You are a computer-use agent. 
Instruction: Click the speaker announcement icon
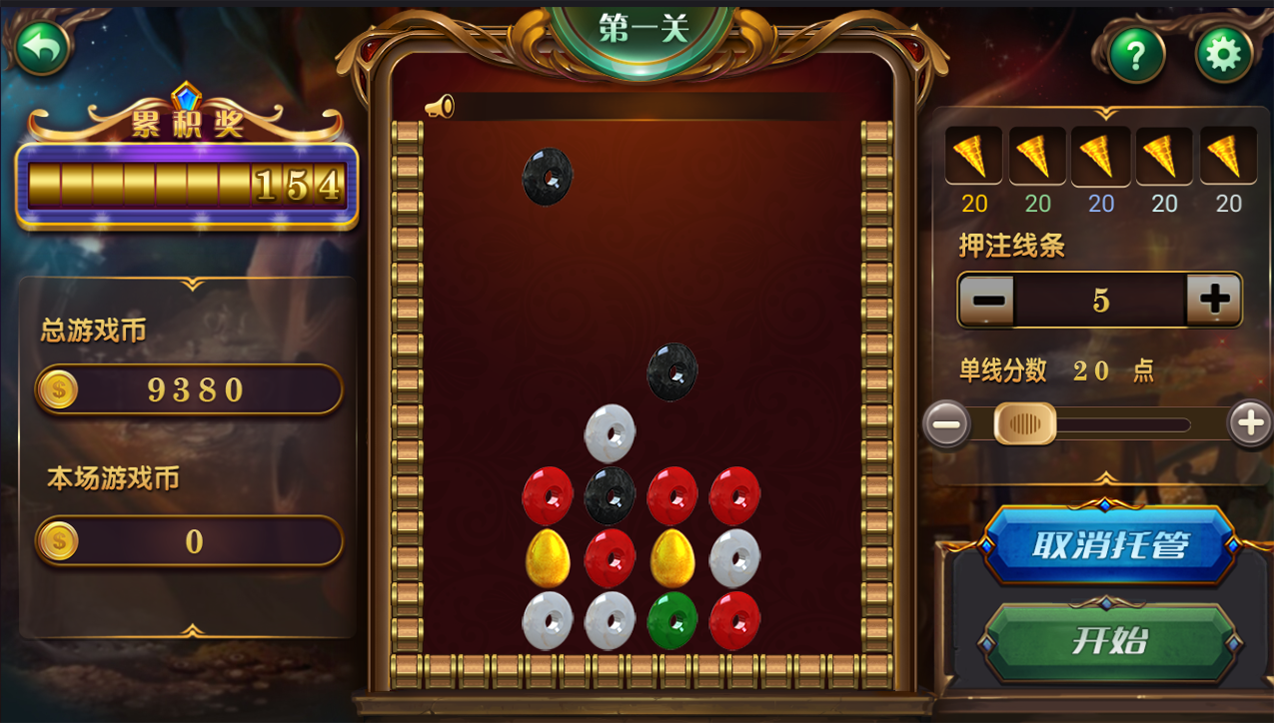(x=439, y=107)
